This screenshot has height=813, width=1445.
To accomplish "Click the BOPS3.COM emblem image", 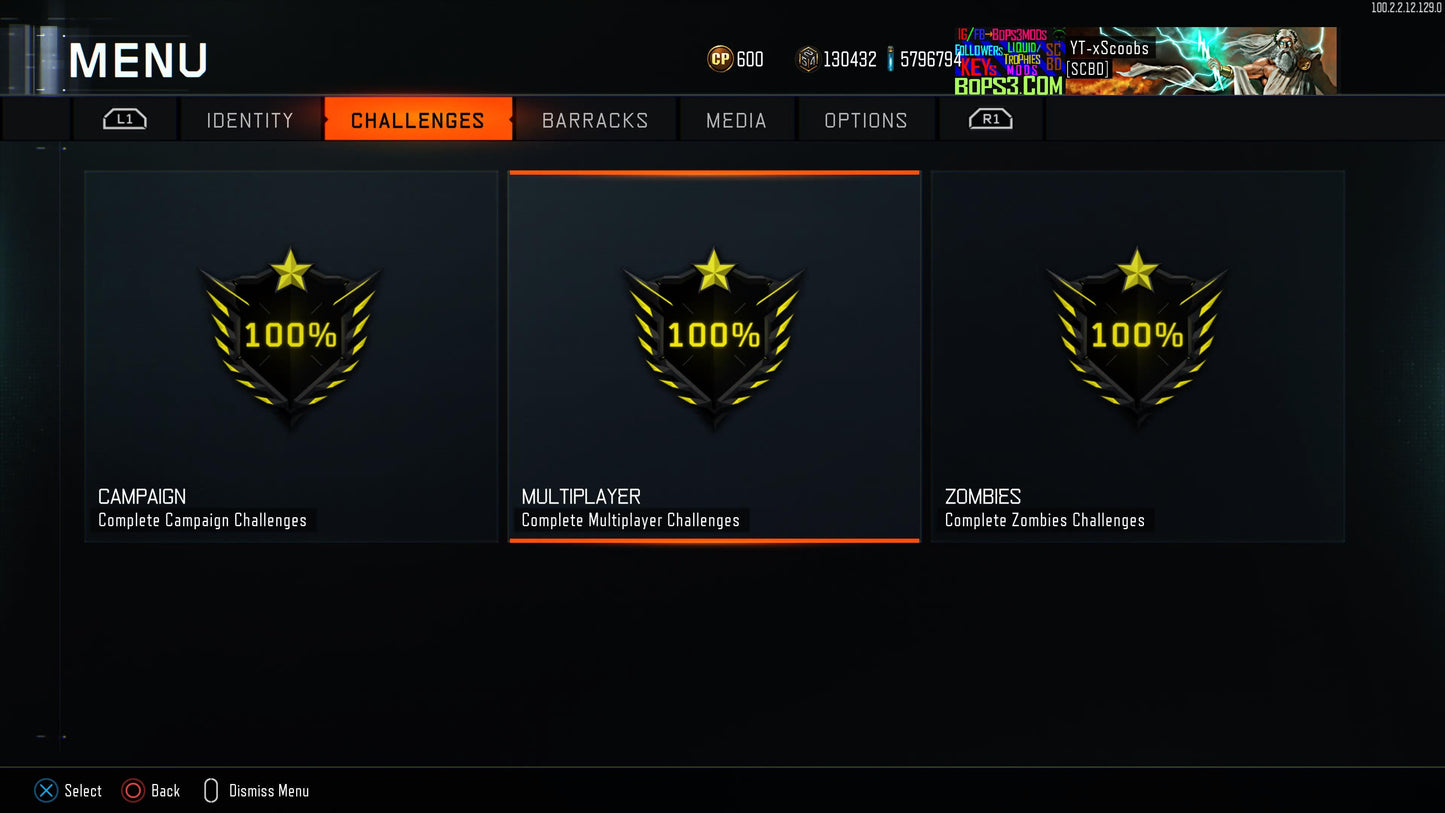I will (1010, 61).
